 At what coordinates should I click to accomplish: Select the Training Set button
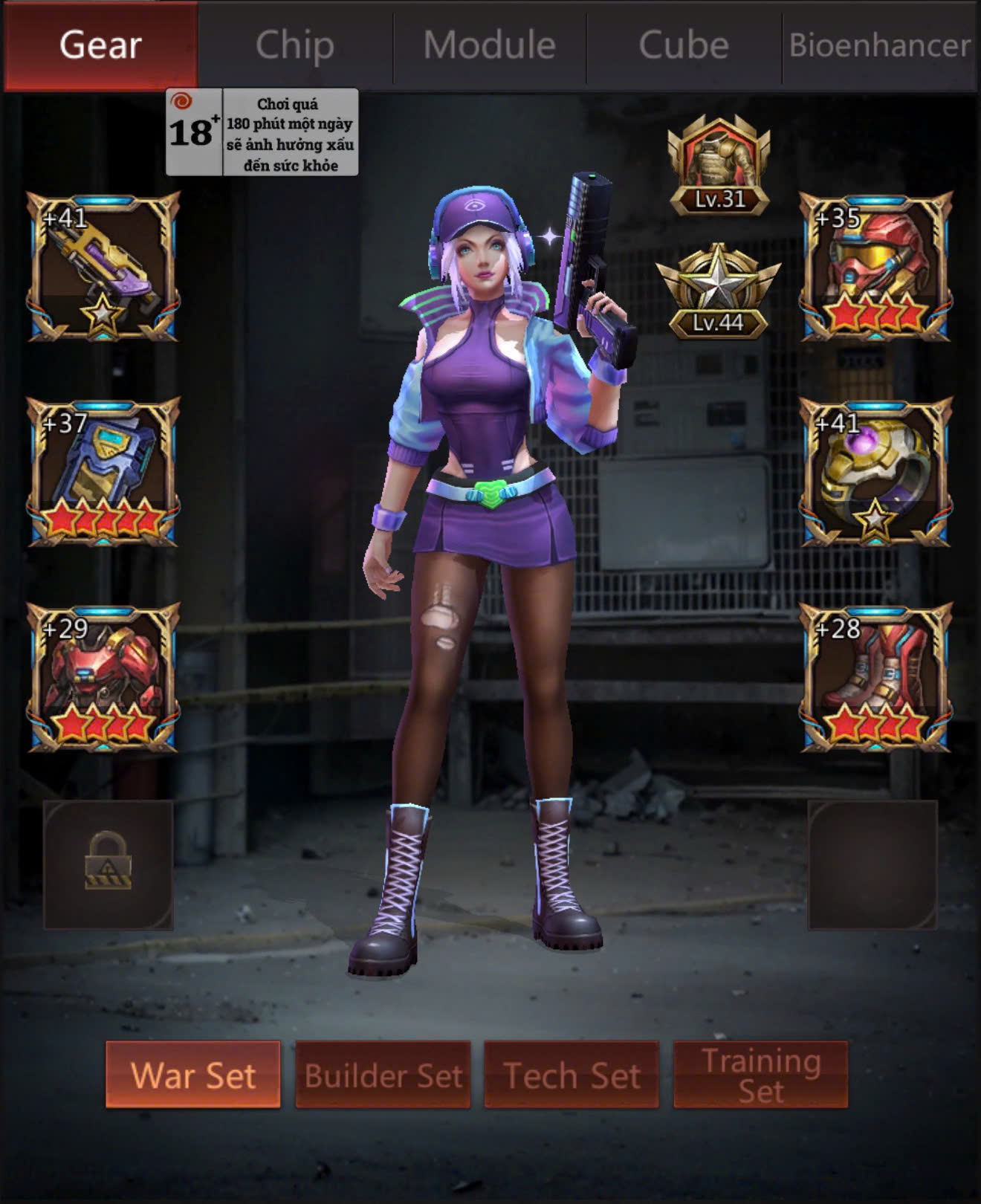(761, 1075)
